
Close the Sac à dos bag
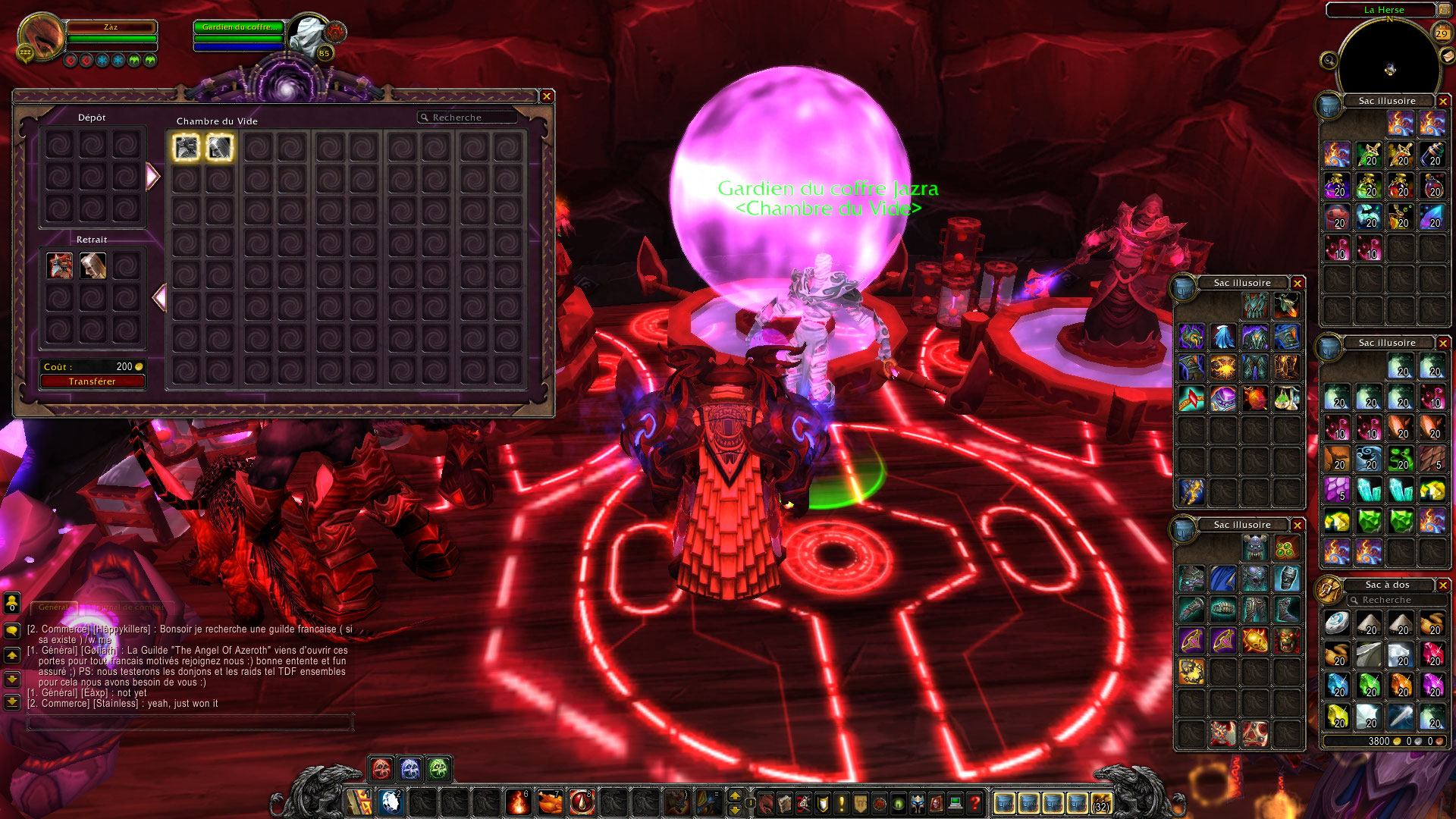tap(1442, 585)
